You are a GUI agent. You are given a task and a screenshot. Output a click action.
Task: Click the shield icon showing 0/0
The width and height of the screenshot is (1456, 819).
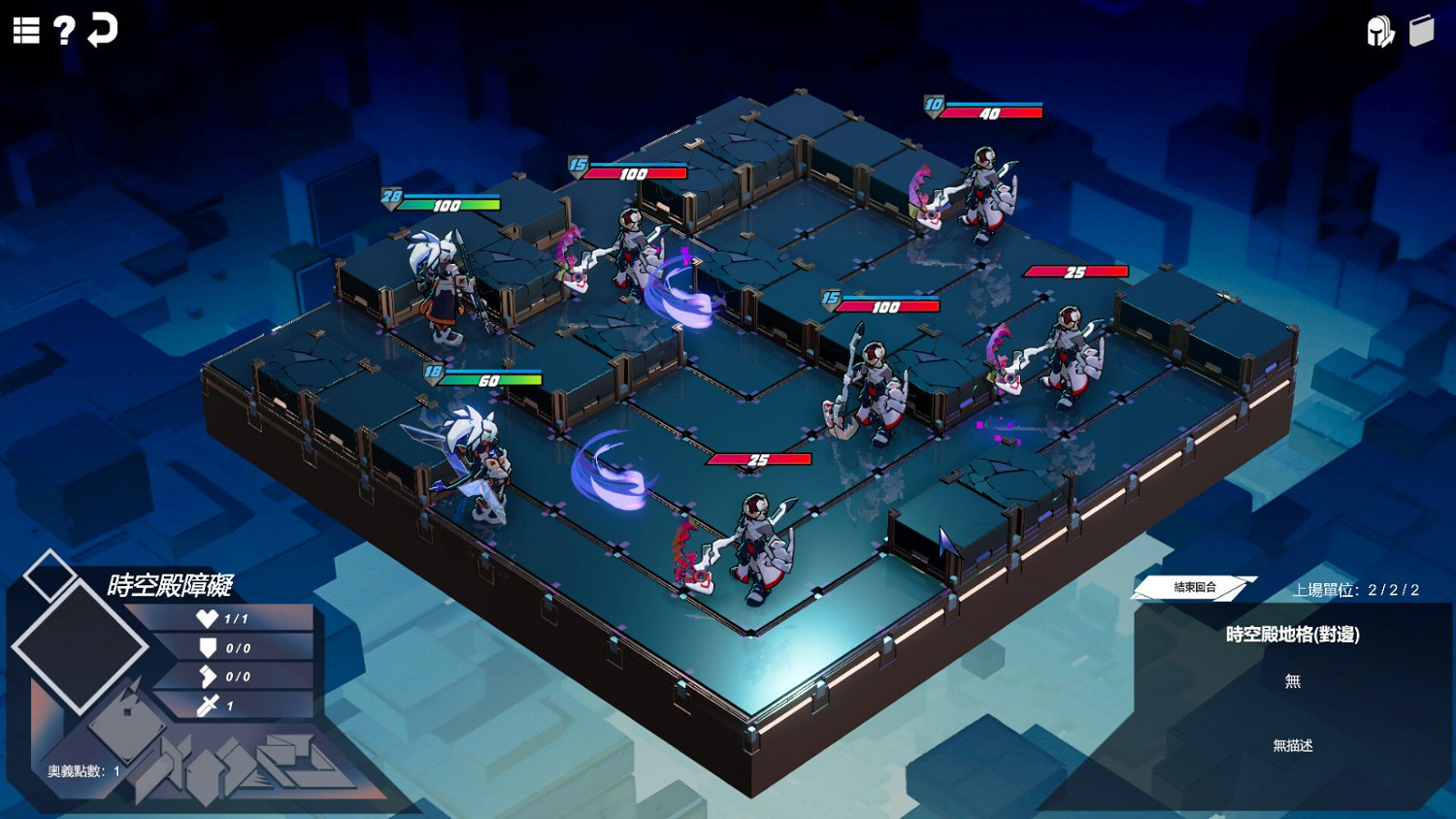[x=207, y=647]
